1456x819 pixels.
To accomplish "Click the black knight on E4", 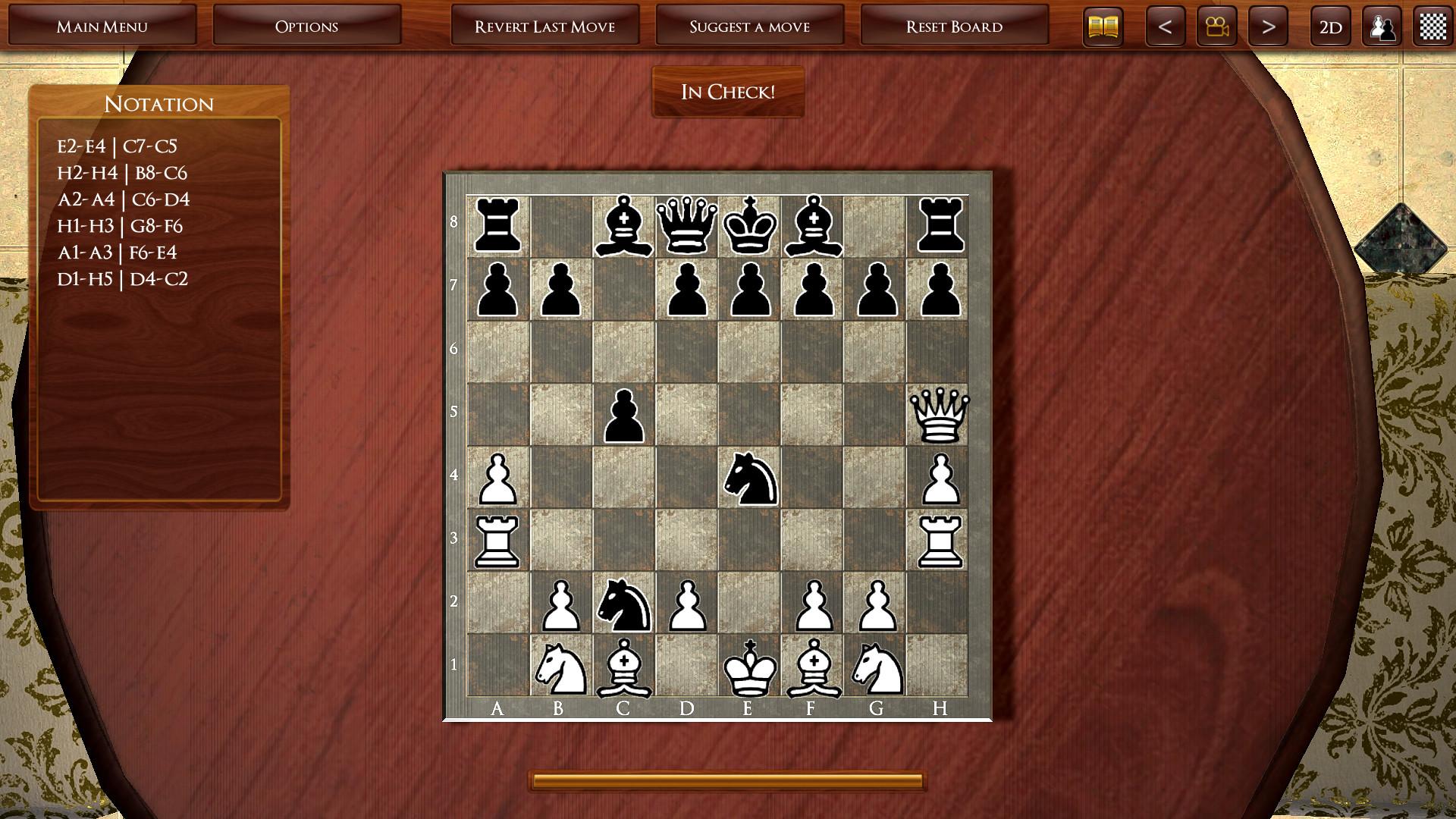I will point(750,478).
